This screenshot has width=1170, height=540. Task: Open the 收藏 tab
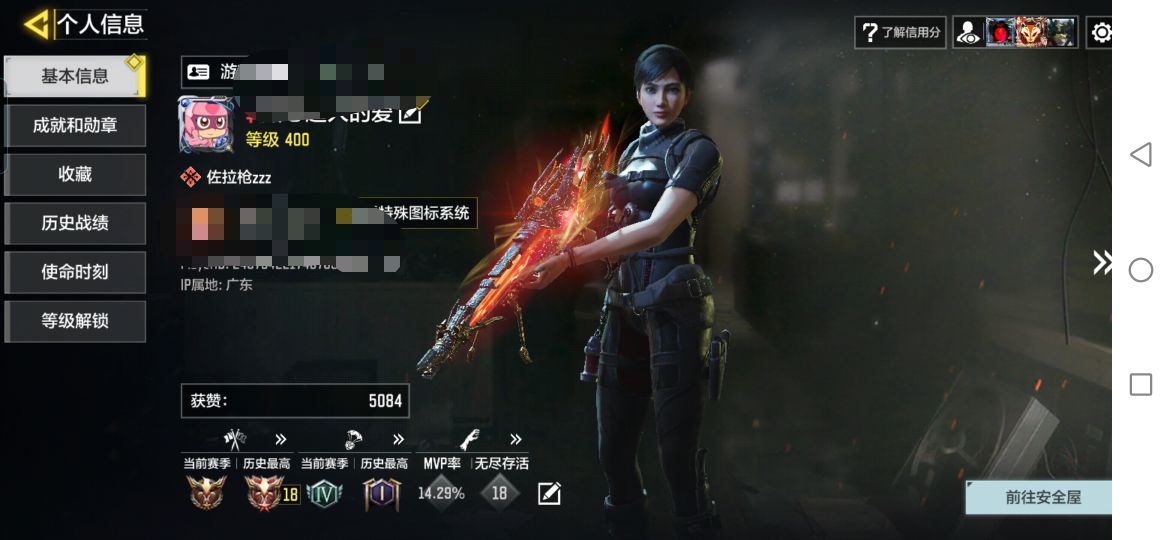point(75,174)
